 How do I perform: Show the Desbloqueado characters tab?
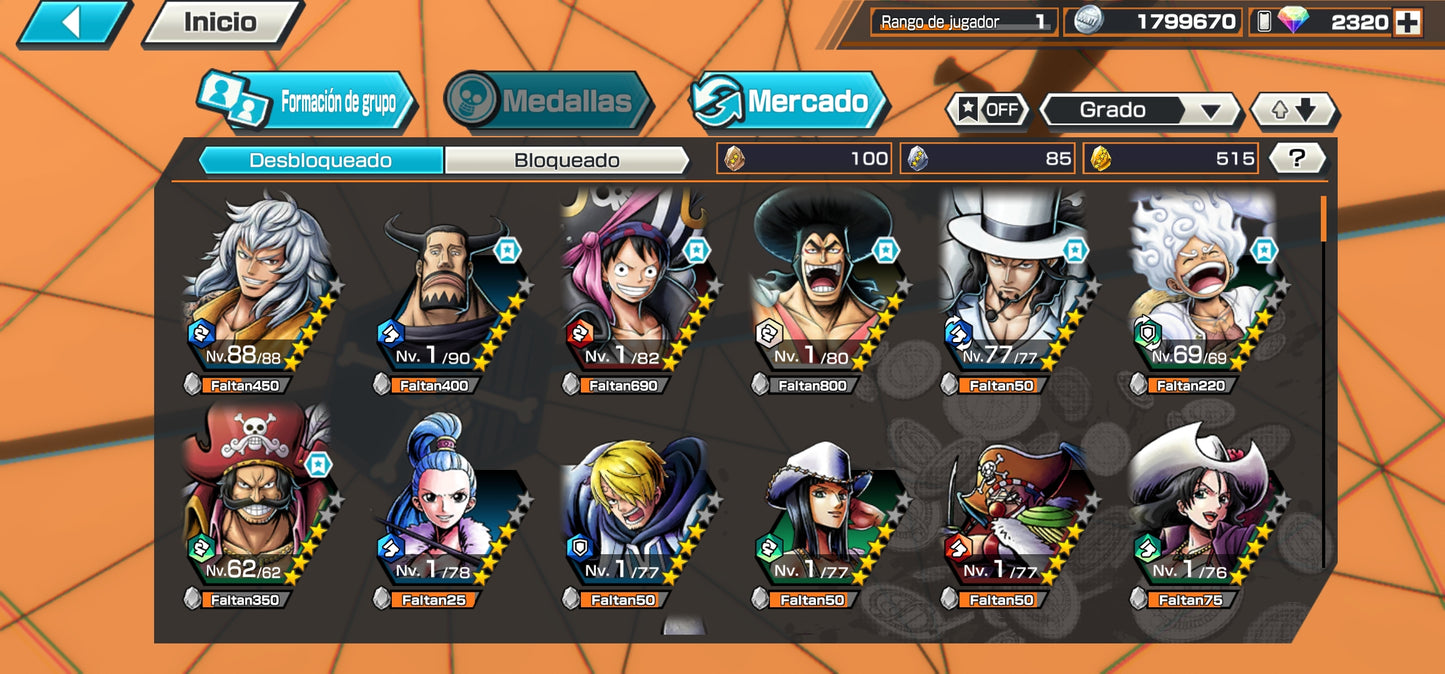[320, 160]
